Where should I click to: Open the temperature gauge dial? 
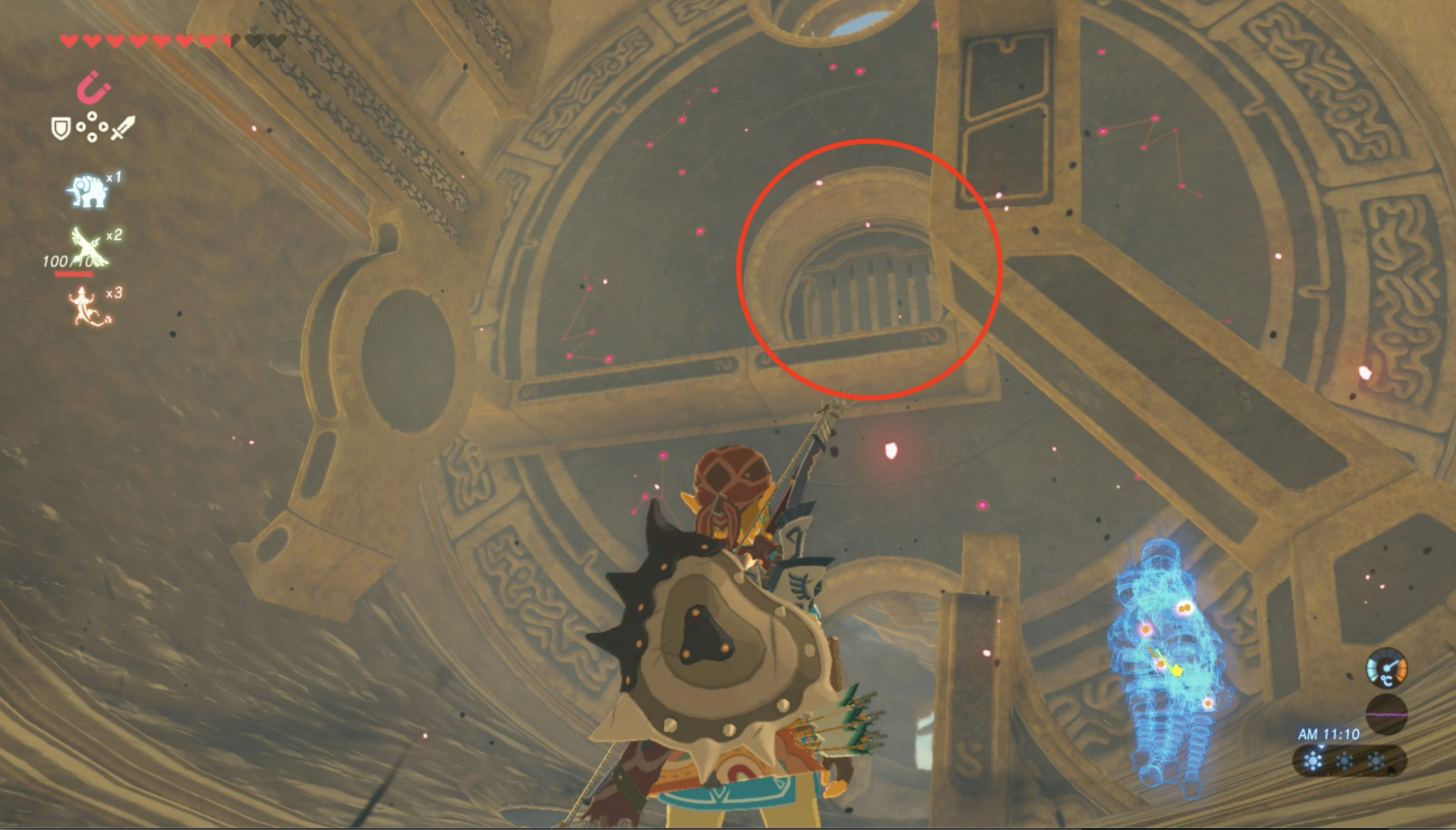tap(1386, 668)
